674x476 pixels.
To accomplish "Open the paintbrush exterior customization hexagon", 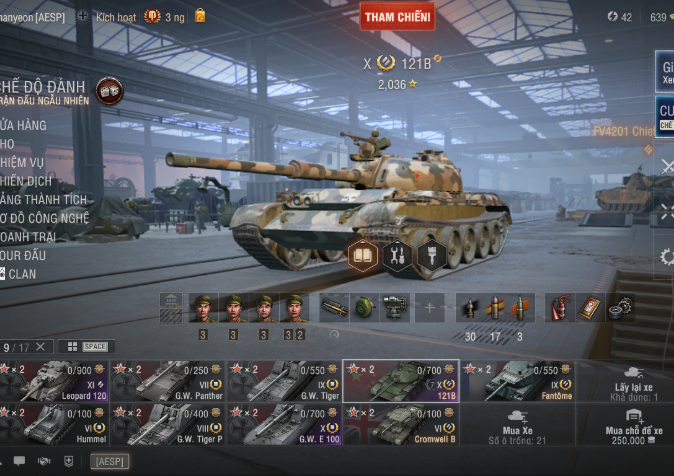I will tap(430, 256).
